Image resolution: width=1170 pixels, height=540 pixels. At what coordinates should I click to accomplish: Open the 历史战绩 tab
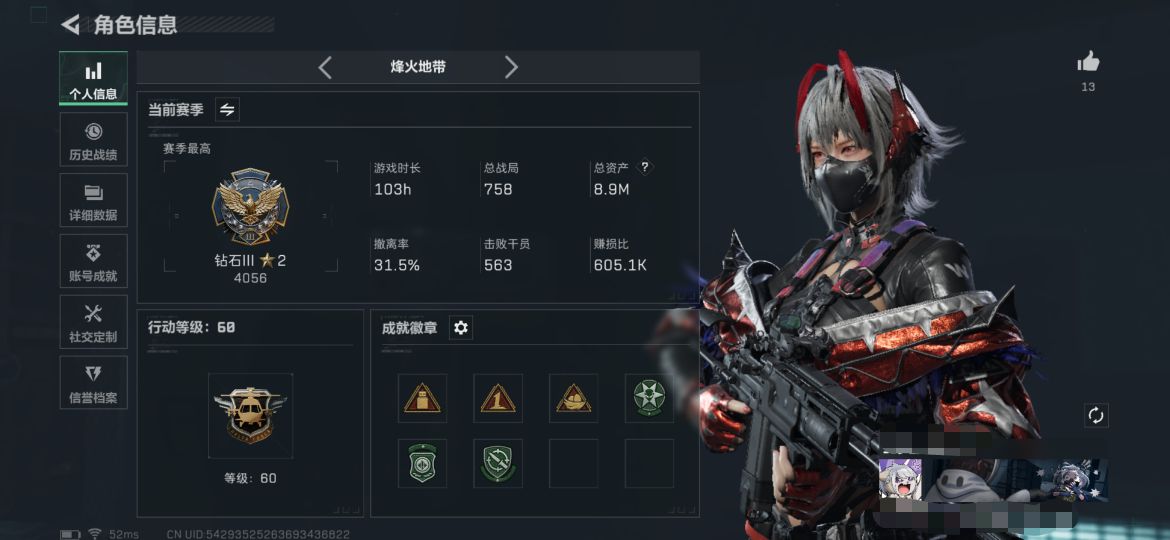93,140
